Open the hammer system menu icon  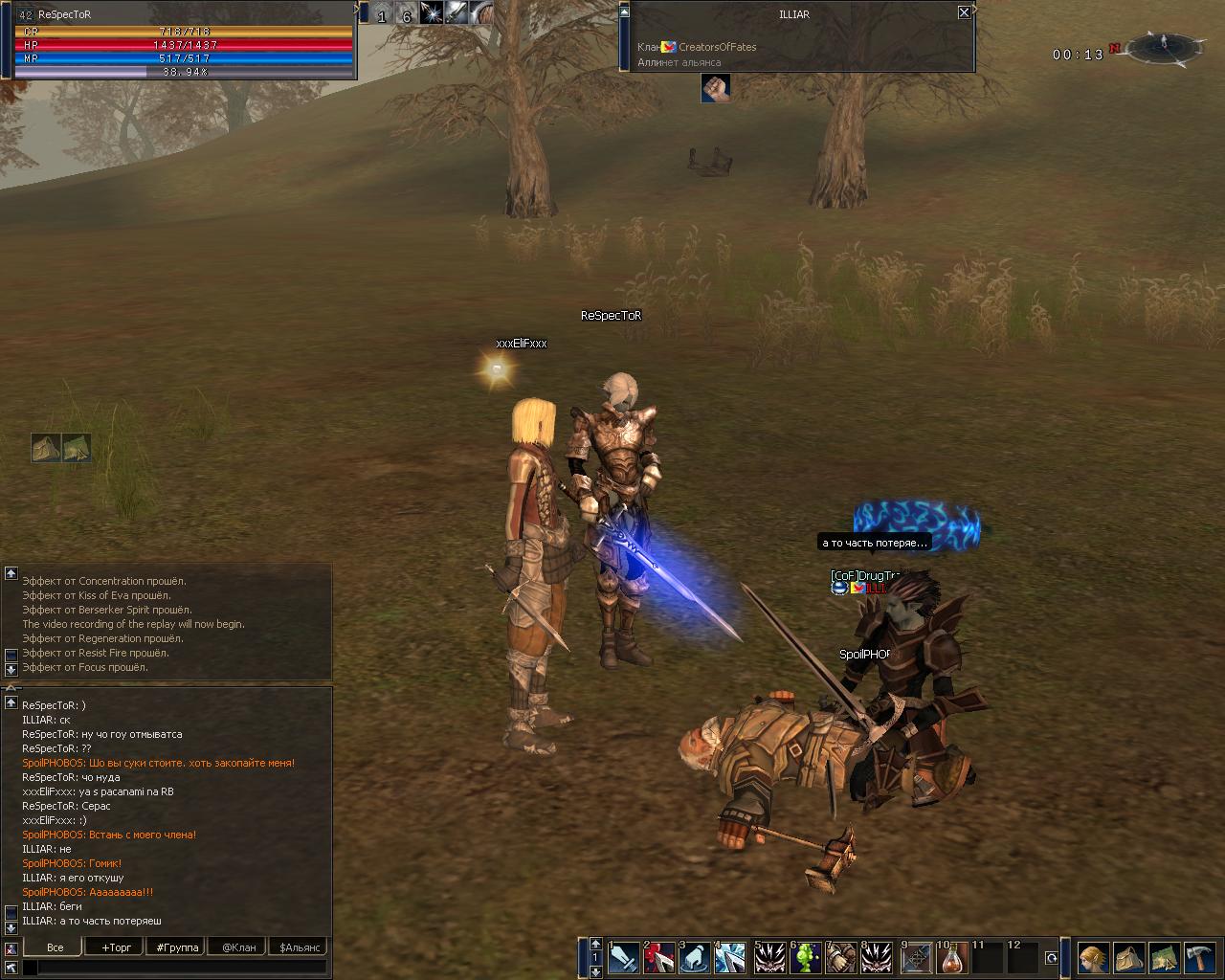click(1200, 957)
